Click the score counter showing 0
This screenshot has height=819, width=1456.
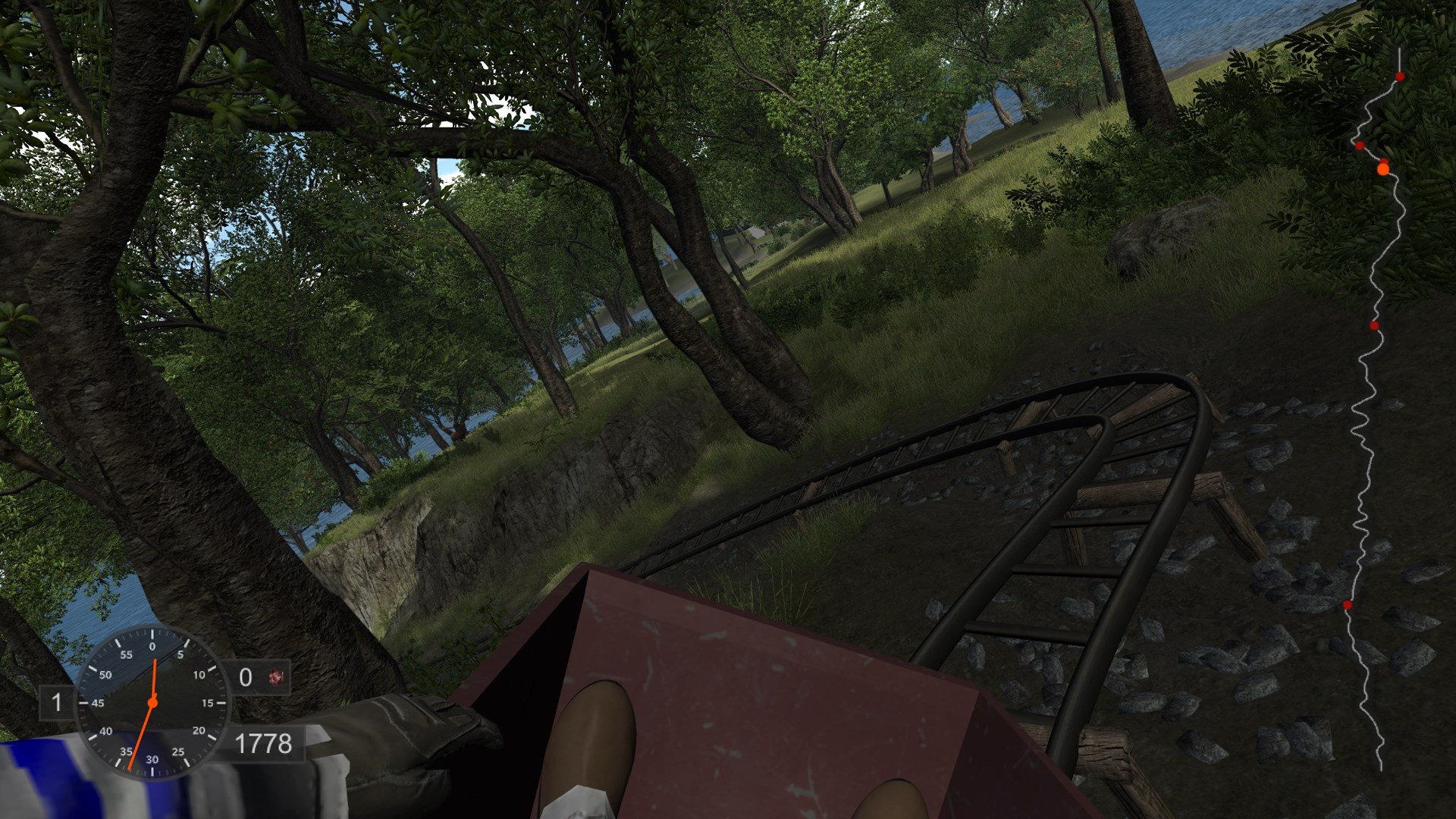pyautogui.click(x=245, y=676)
